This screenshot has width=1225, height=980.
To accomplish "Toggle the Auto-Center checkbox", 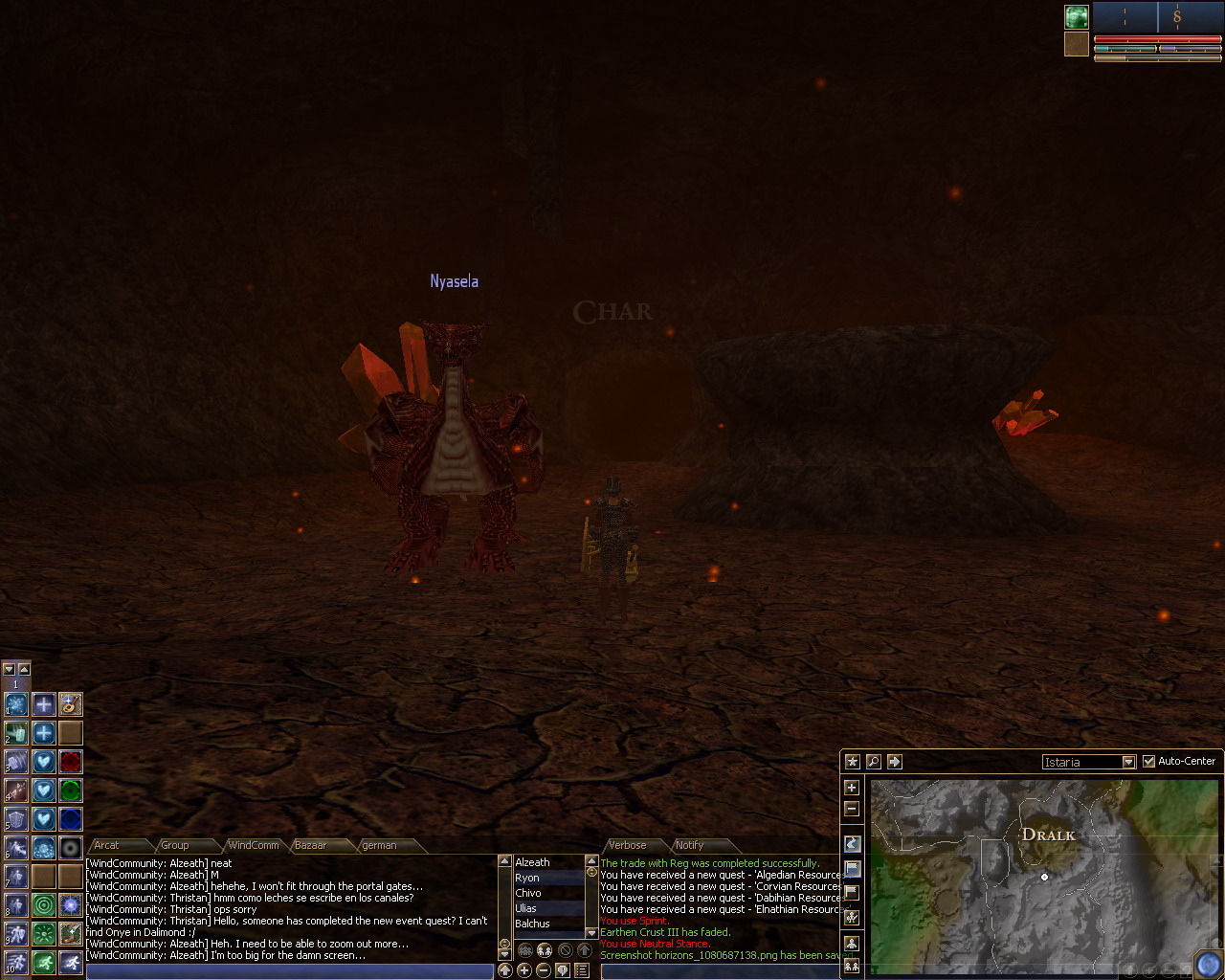I will click(x=1149, y=762).
